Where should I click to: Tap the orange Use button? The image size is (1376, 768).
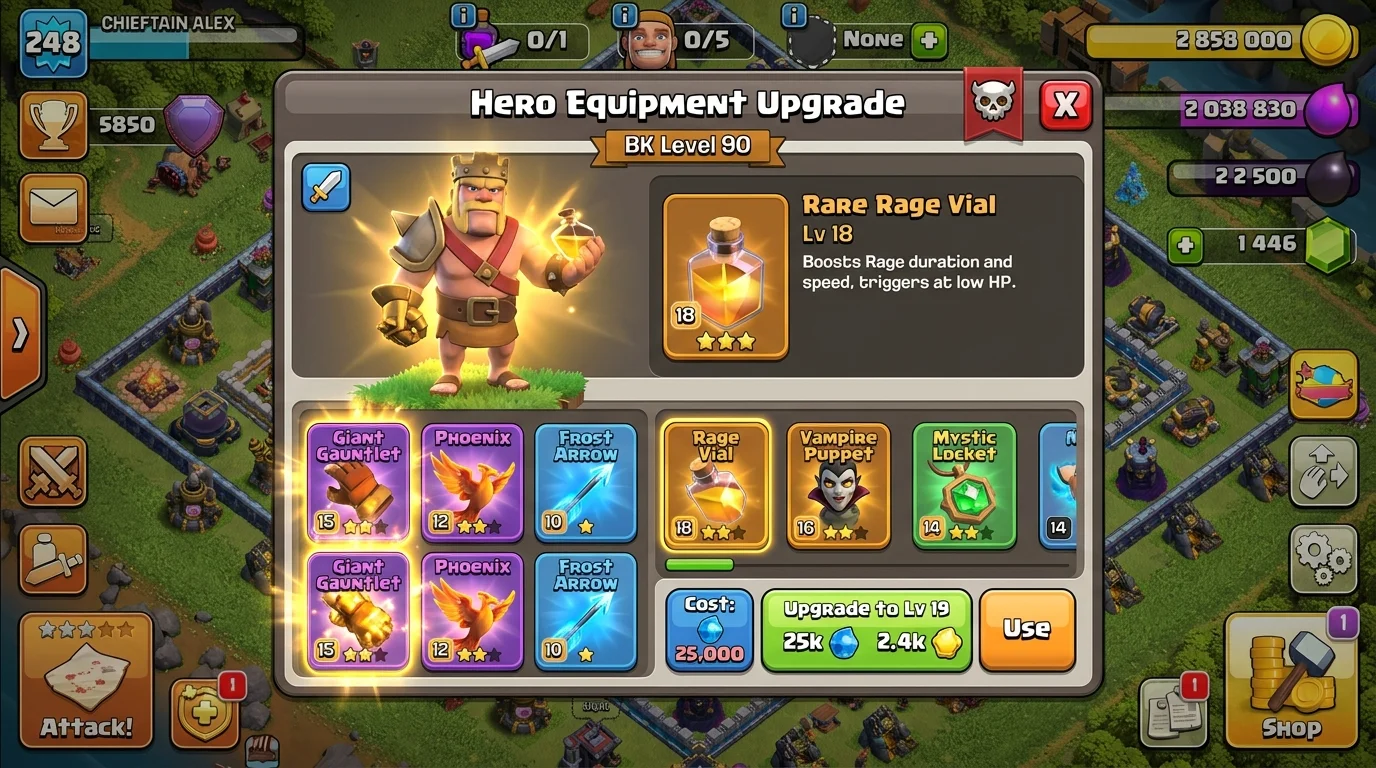tap(1026, 629)
